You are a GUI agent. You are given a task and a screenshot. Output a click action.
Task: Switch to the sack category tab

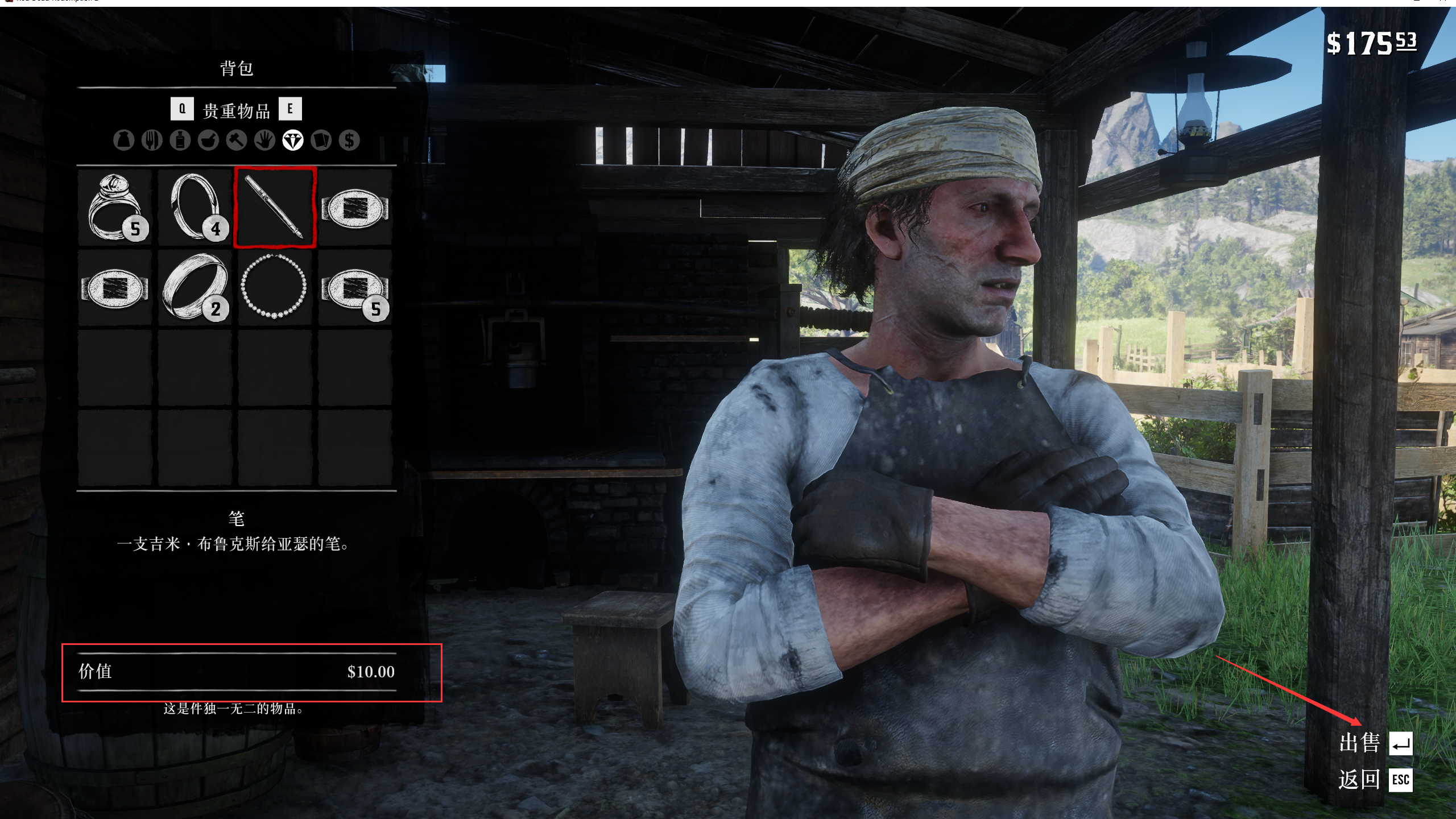point(123,140)
